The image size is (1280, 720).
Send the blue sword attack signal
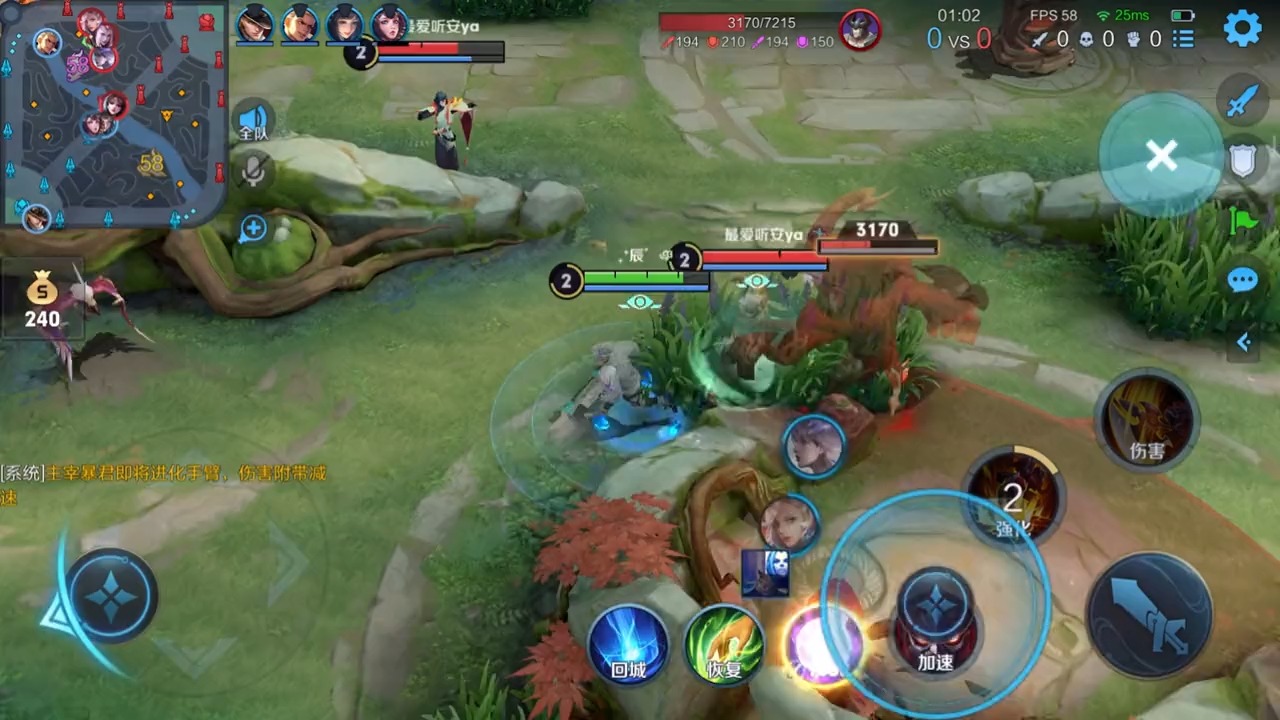1242,100
